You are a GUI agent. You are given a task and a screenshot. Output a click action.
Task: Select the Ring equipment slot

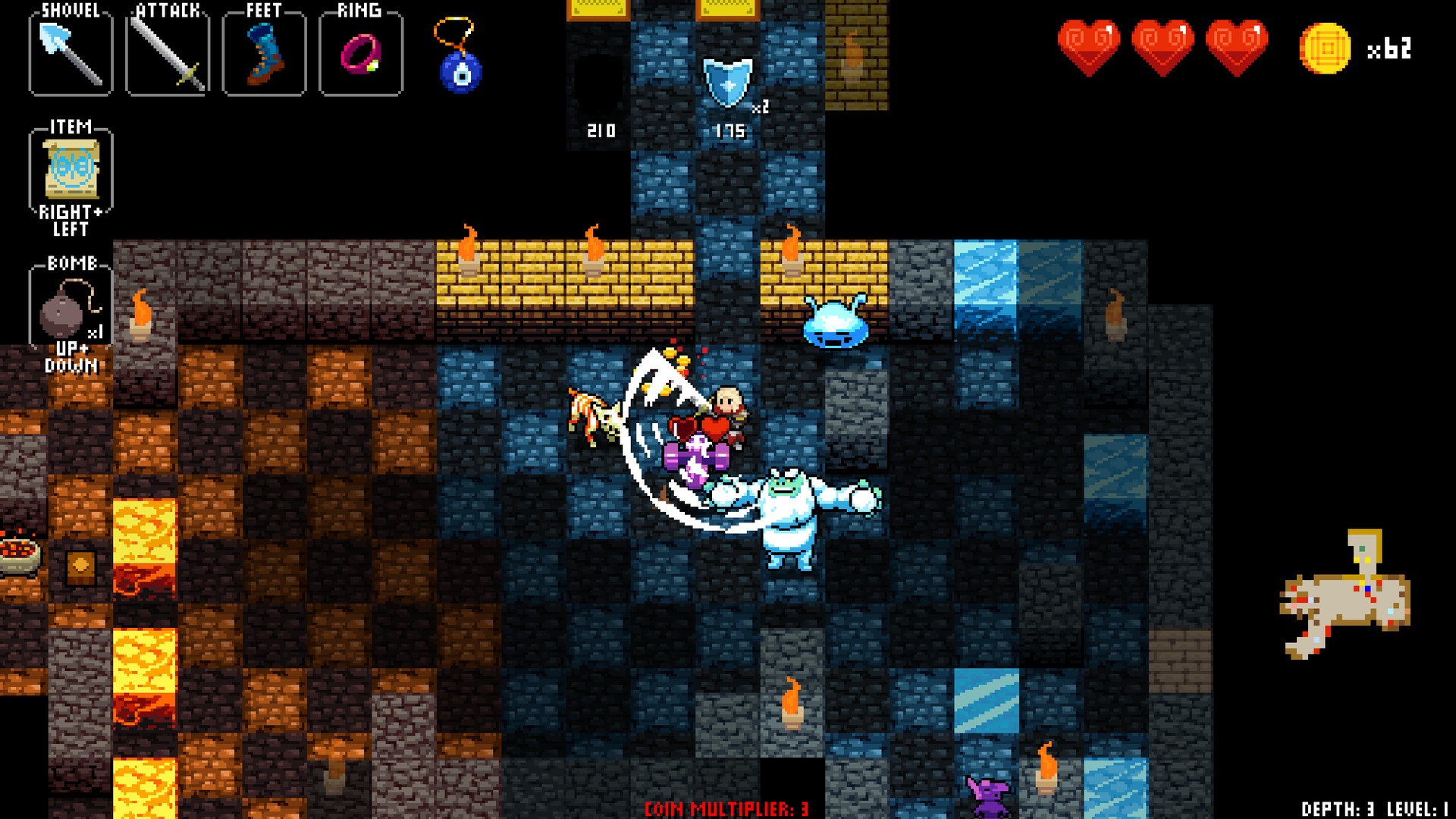[x=361, y=53]
